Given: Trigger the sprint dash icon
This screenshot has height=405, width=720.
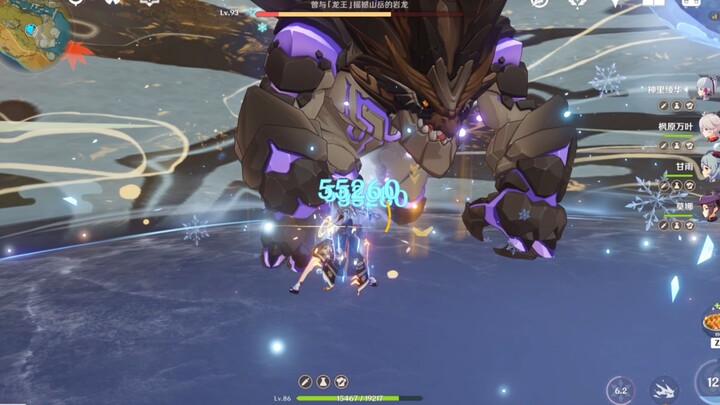Looking at the screenshot, I should [x=664, y=390].
